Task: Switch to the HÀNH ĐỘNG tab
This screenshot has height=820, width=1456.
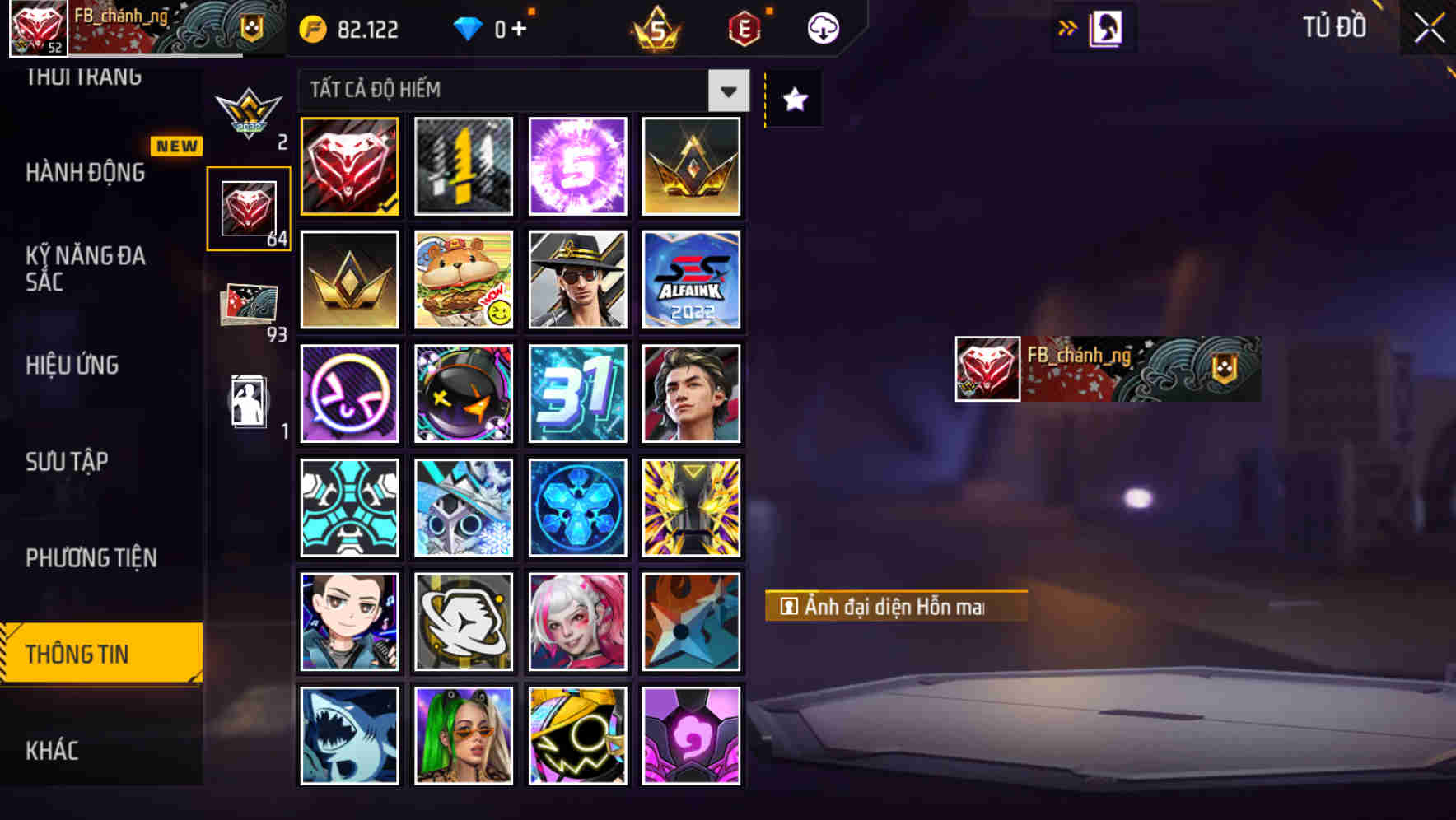Action: tap(86, 173)
